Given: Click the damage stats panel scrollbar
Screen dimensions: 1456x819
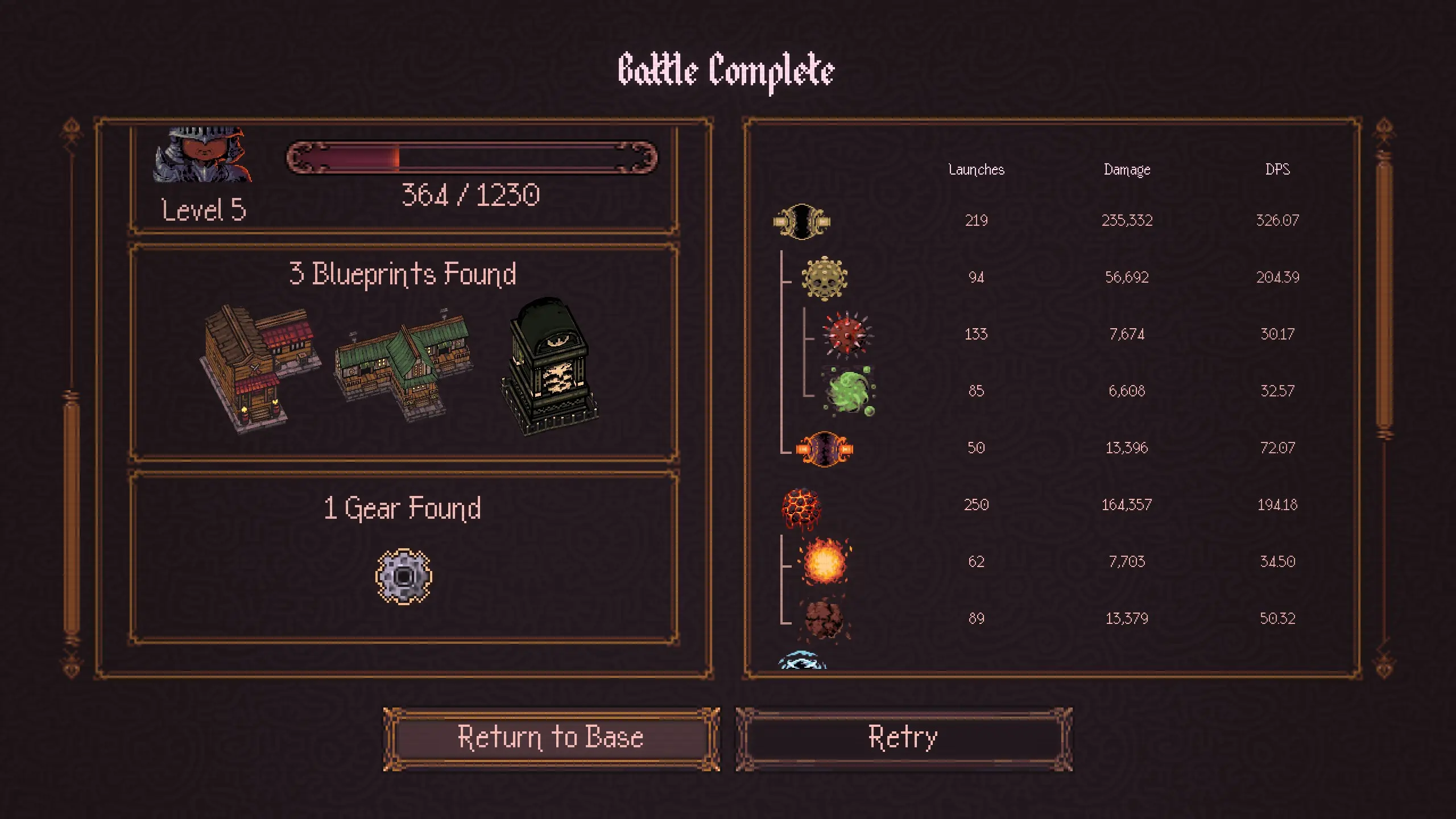Looking at the screenshot, I should tap(1384, 296).
